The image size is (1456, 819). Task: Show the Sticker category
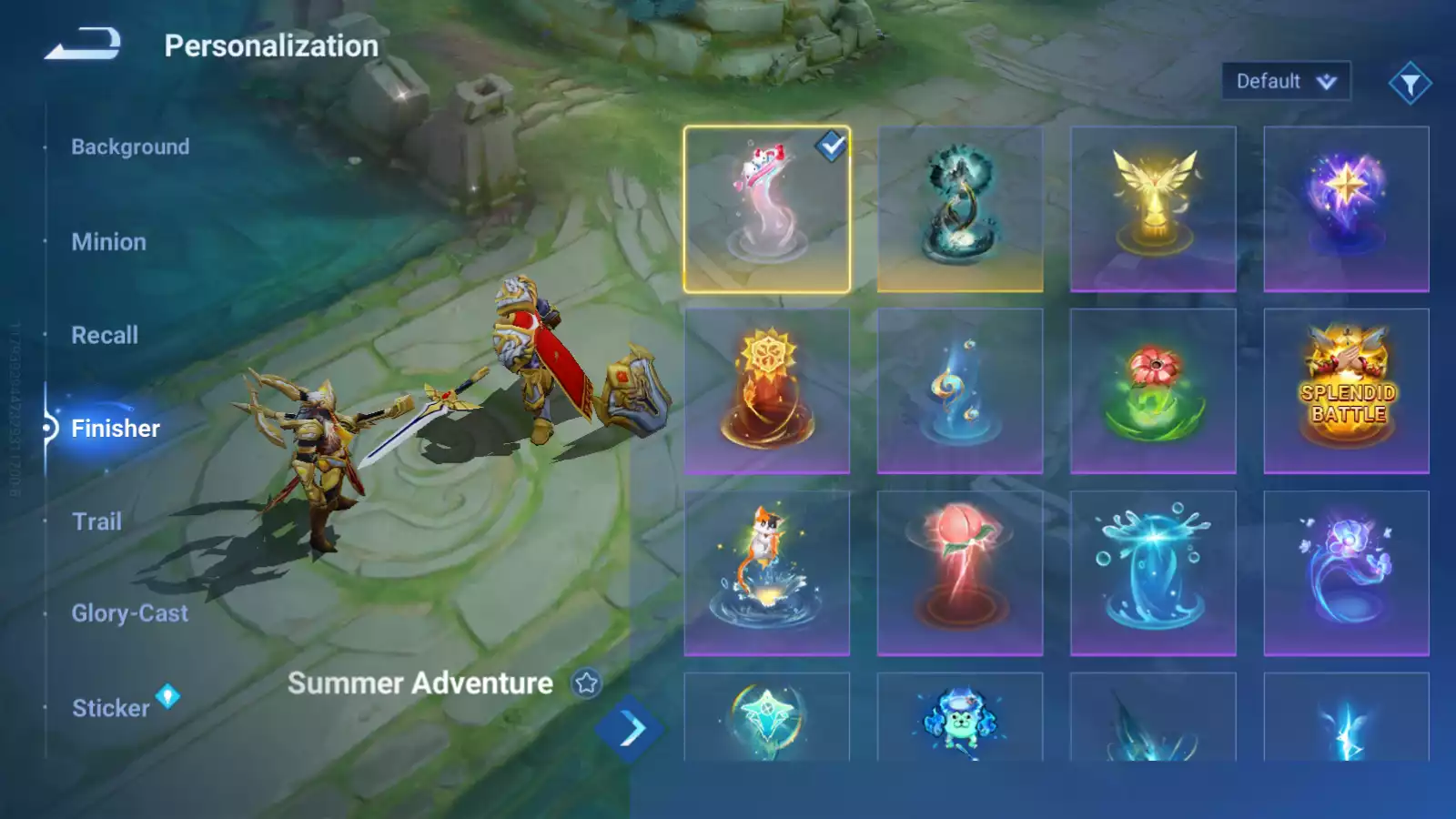tap(111, 708)
